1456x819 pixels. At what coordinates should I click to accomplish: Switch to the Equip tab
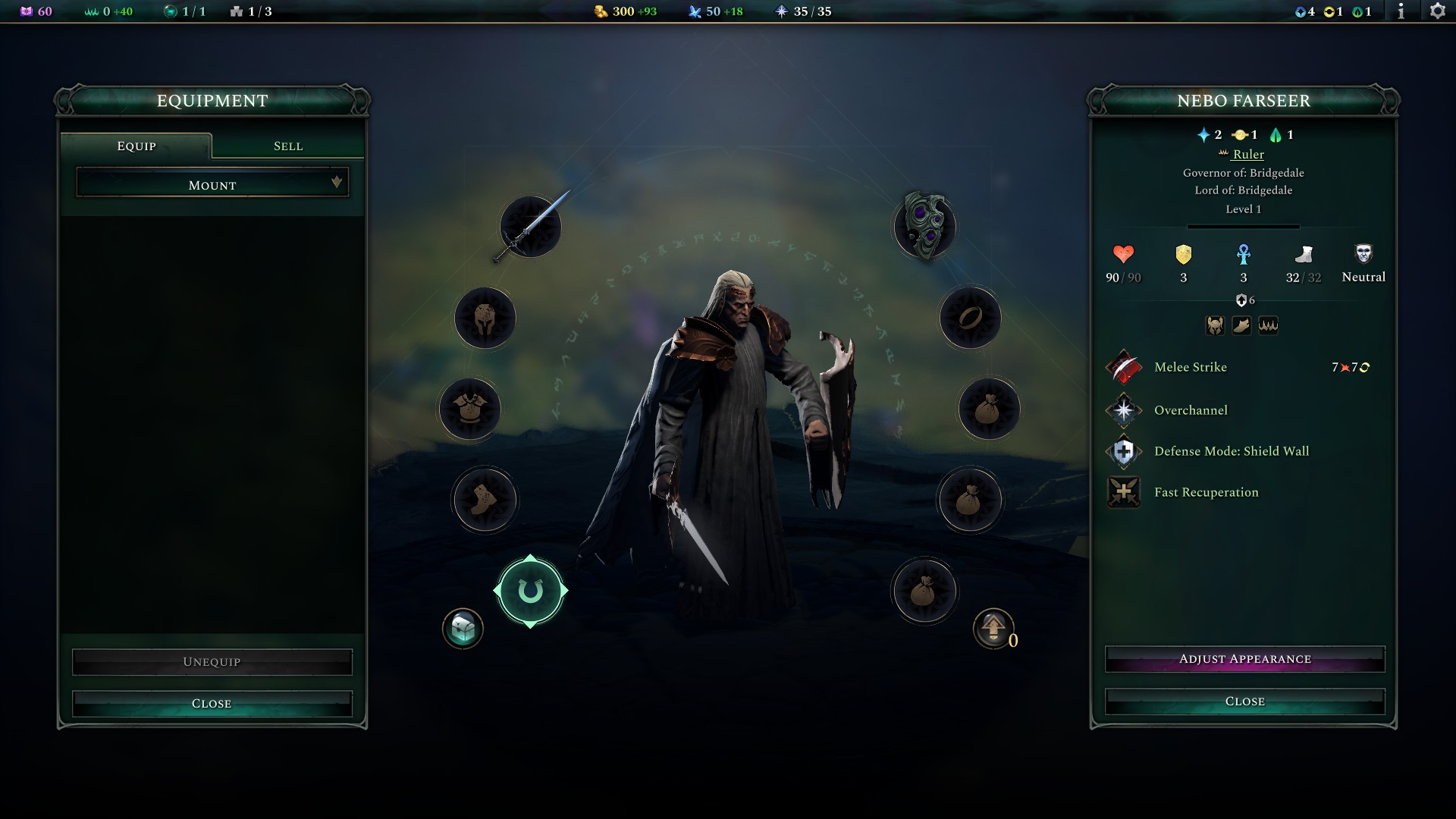point(136,146)
